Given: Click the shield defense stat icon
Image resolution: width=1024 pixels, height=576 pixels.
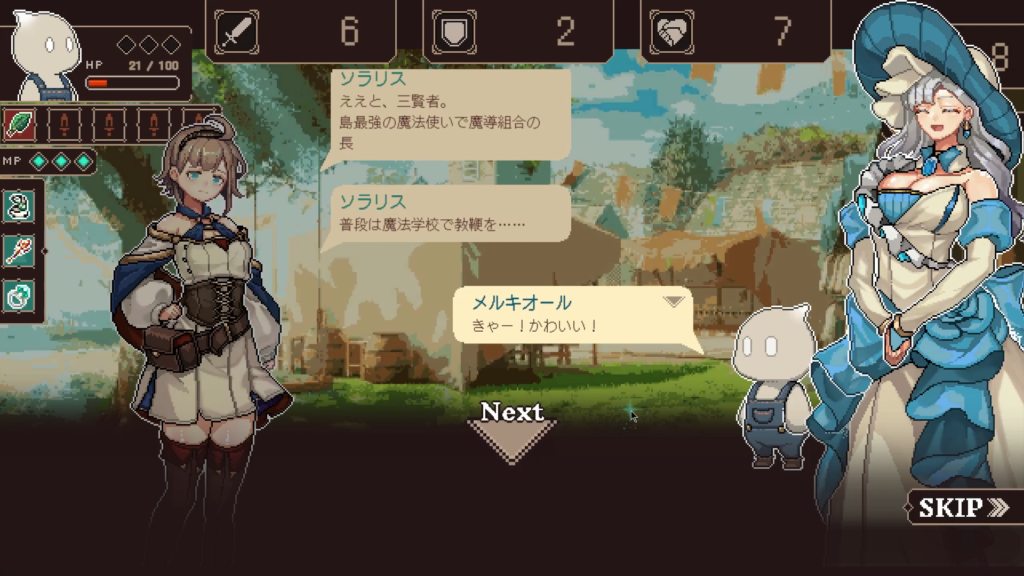Looking at the screenshot, I should click(x=453, y=32).
